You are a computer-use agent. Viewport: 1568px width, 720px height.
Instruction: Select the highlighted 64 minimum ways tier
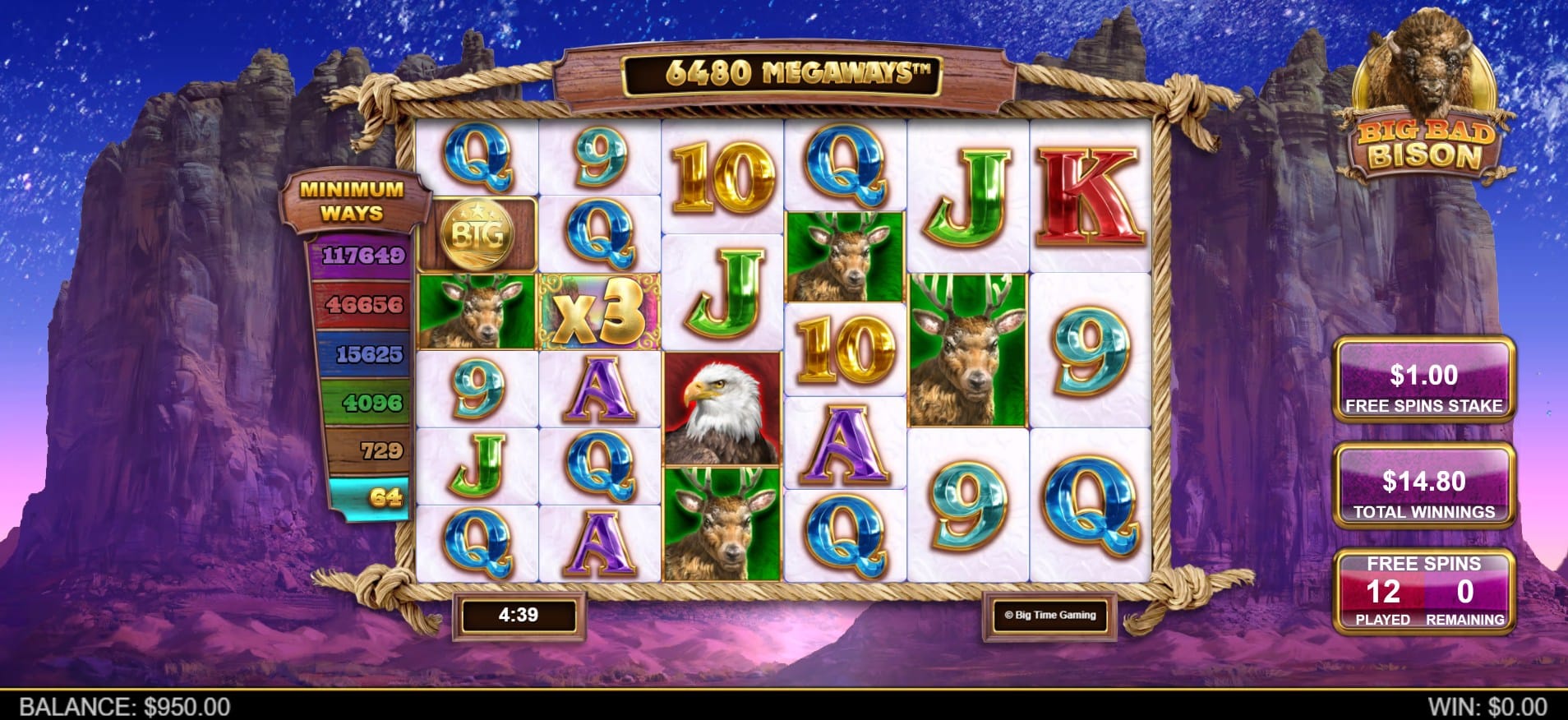(383, 497)
